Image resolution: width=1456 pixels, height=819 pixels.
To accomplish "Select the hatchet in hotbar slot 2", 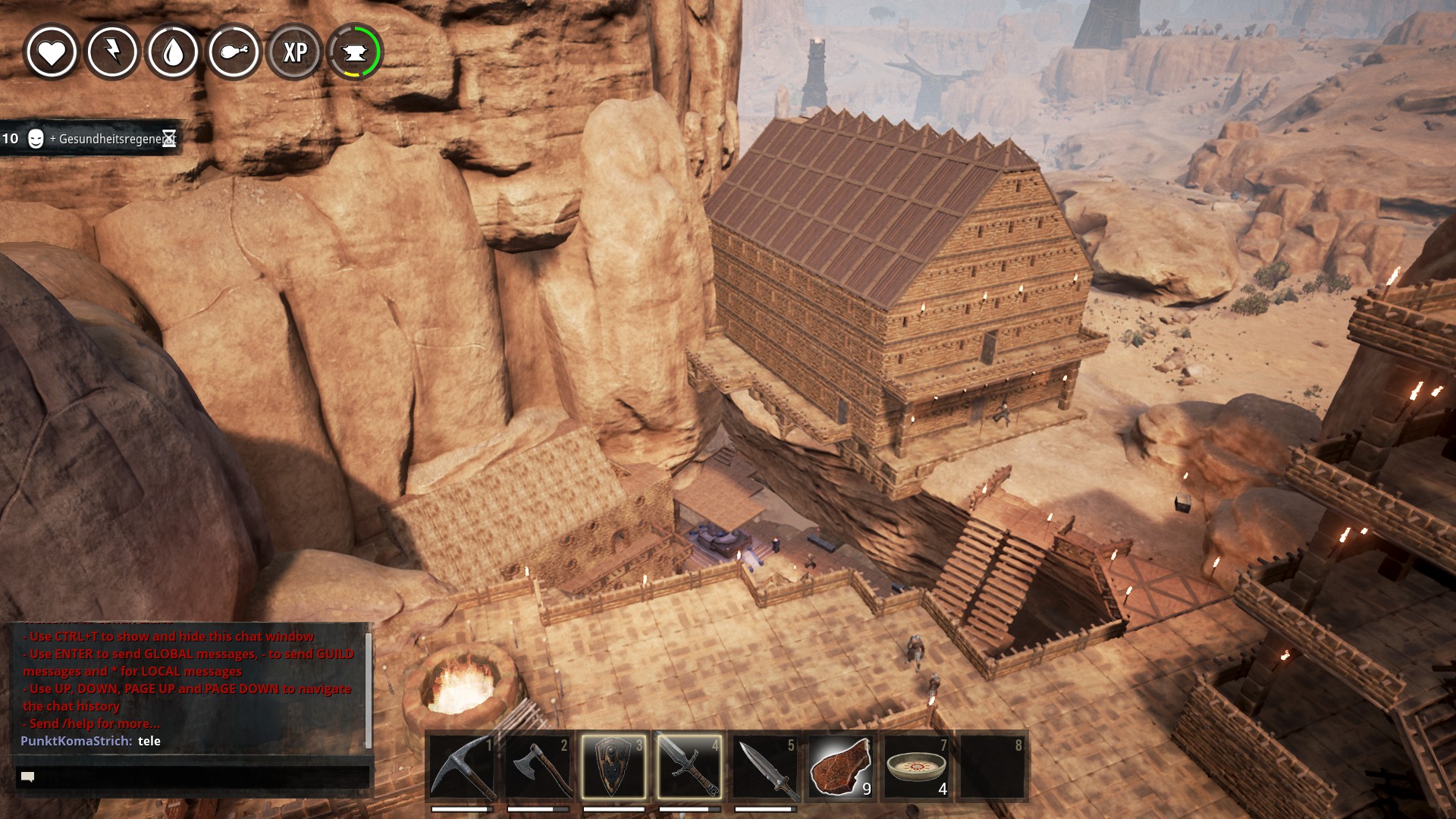I will tap(538, 766).
